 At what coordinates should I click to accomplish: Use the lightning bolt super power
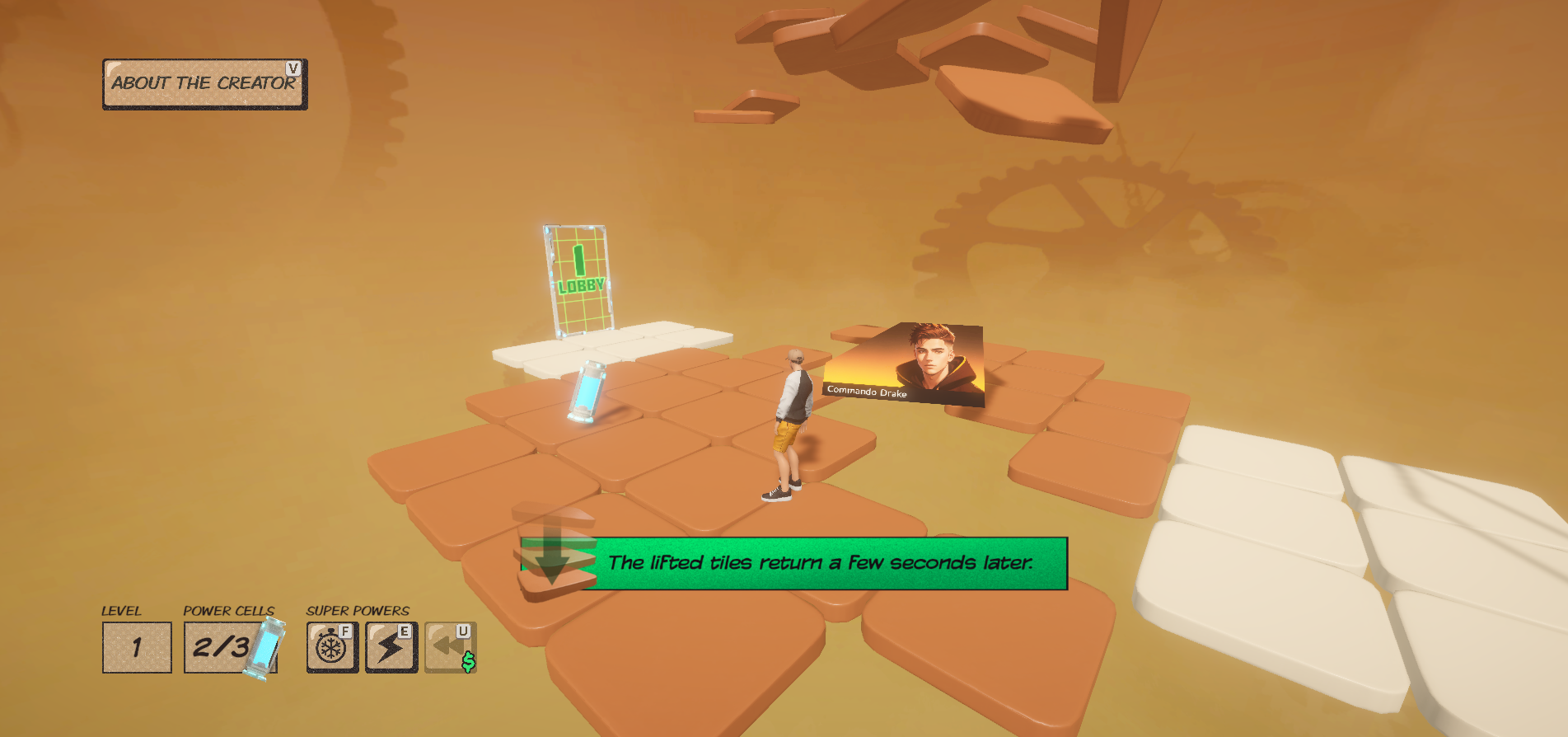click(391, 647)
